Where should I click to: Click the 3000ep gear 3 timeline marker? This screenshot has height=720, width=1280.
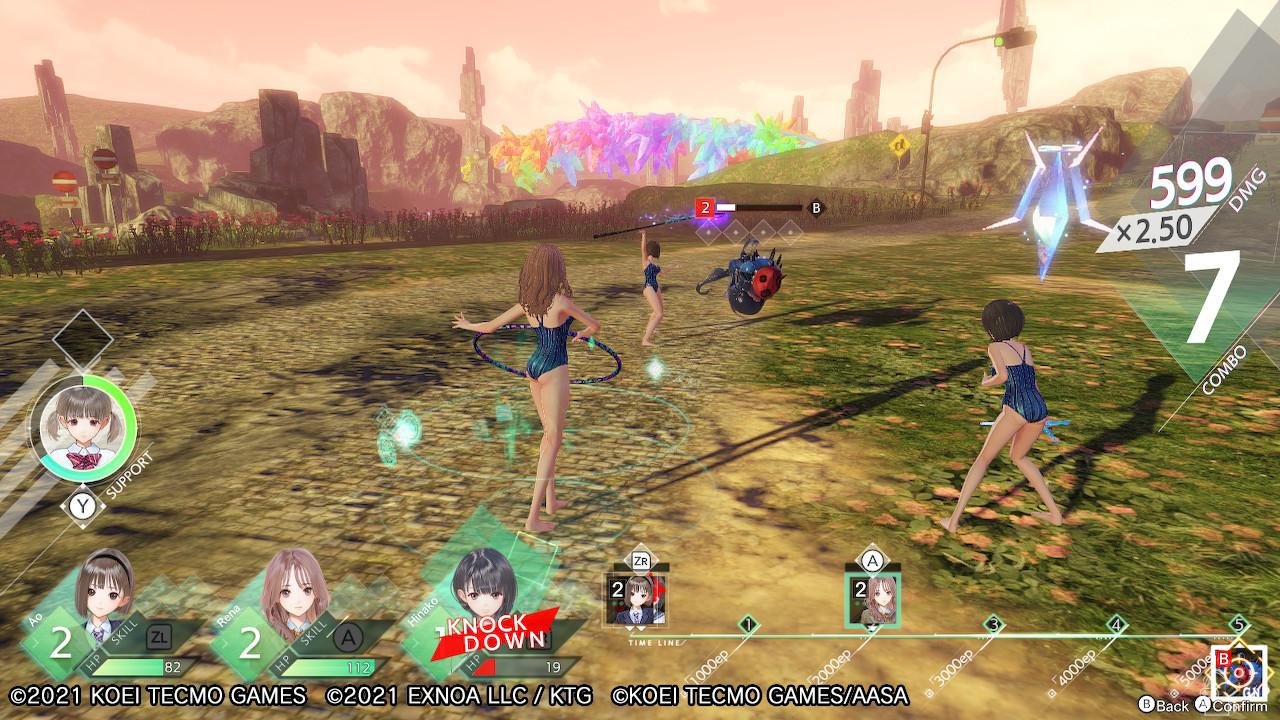point(993,626)
